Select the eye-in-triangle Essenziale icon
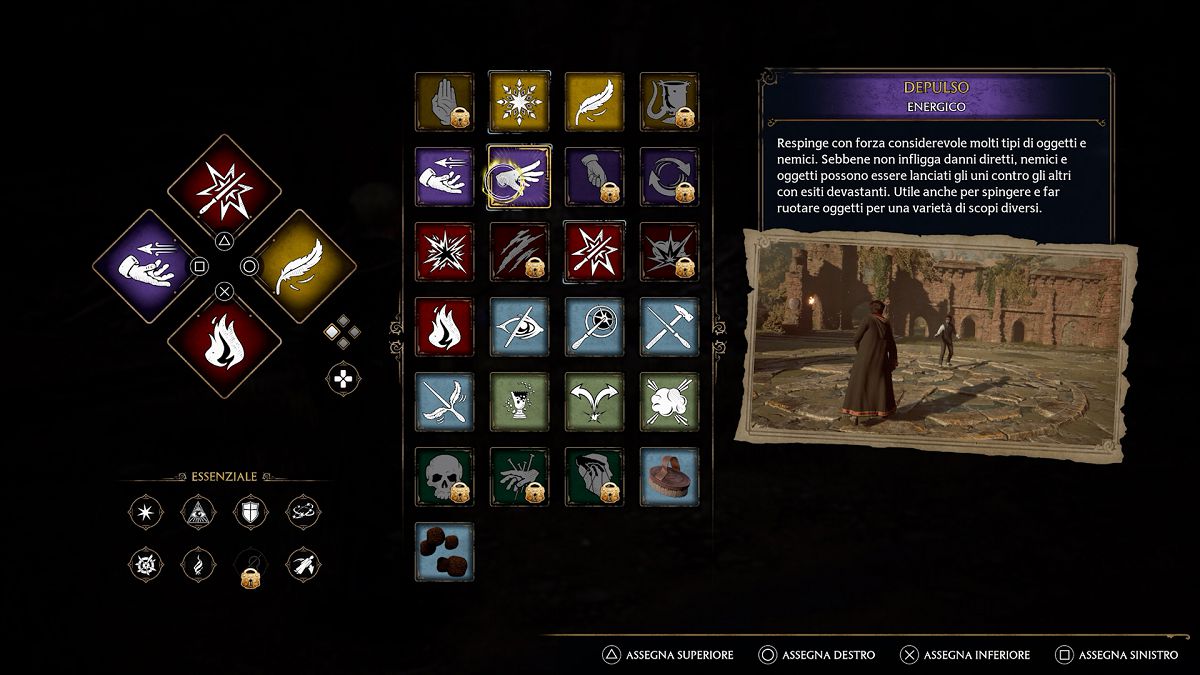 (x=196, y=513)
